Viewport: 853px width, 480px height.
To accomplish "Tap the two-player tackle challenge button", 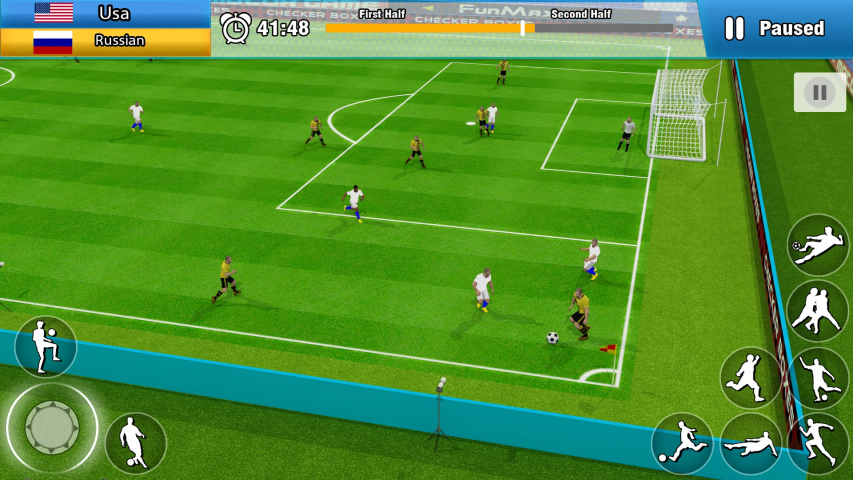I will [x=817, y=310].
